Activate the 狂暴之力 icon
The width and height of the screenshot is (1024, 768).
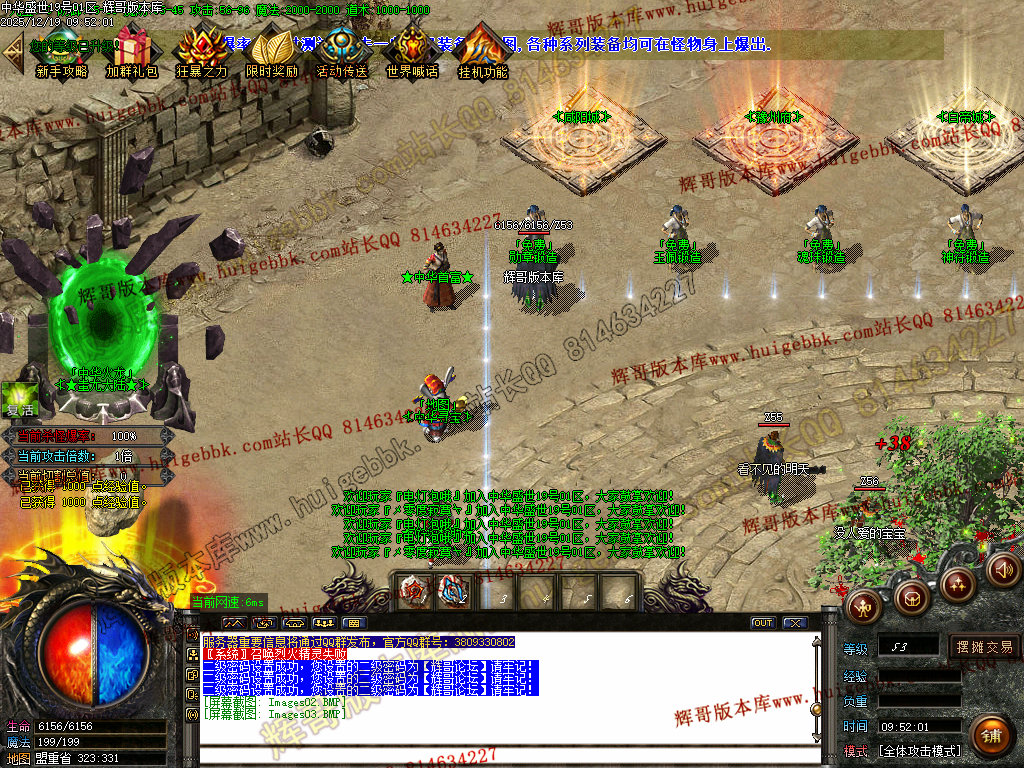(201, 53)
